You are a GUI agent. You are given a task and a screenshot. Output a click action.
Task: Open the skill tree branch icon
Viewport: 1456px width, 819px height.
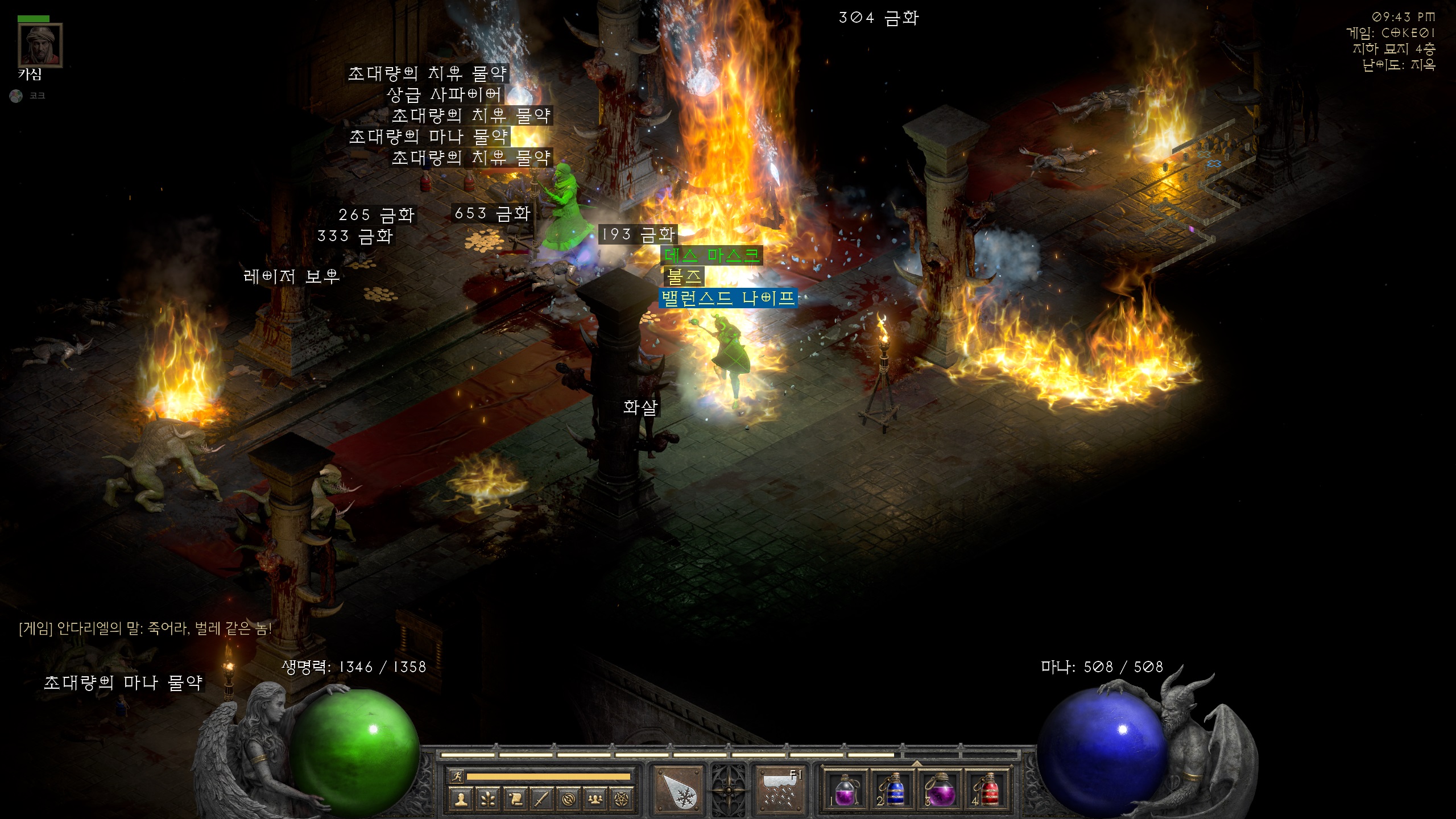pos(488,800)
